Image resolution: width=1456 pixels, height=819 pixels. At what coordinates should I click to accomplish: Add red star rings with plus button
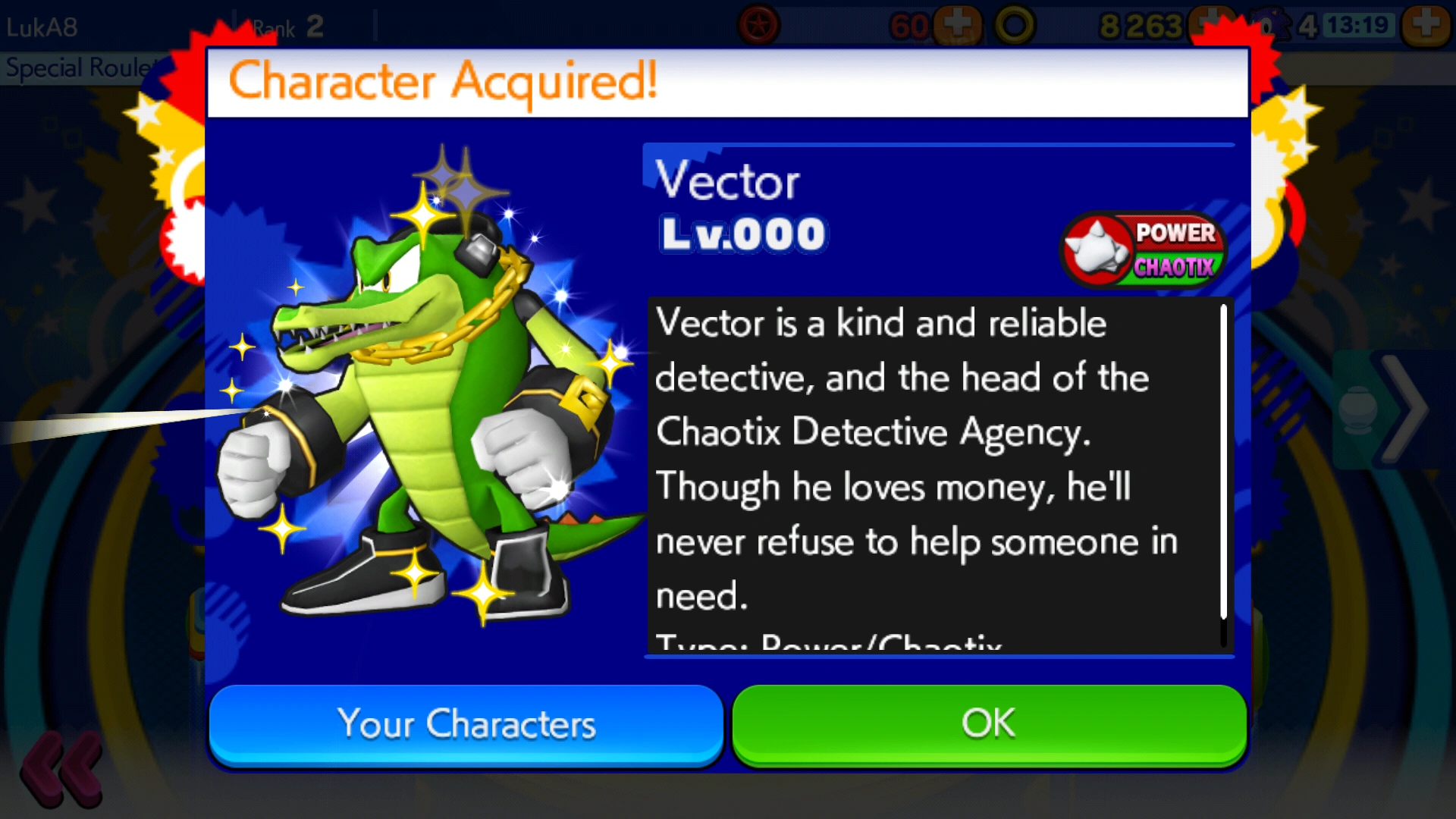(x=957, y=24)
